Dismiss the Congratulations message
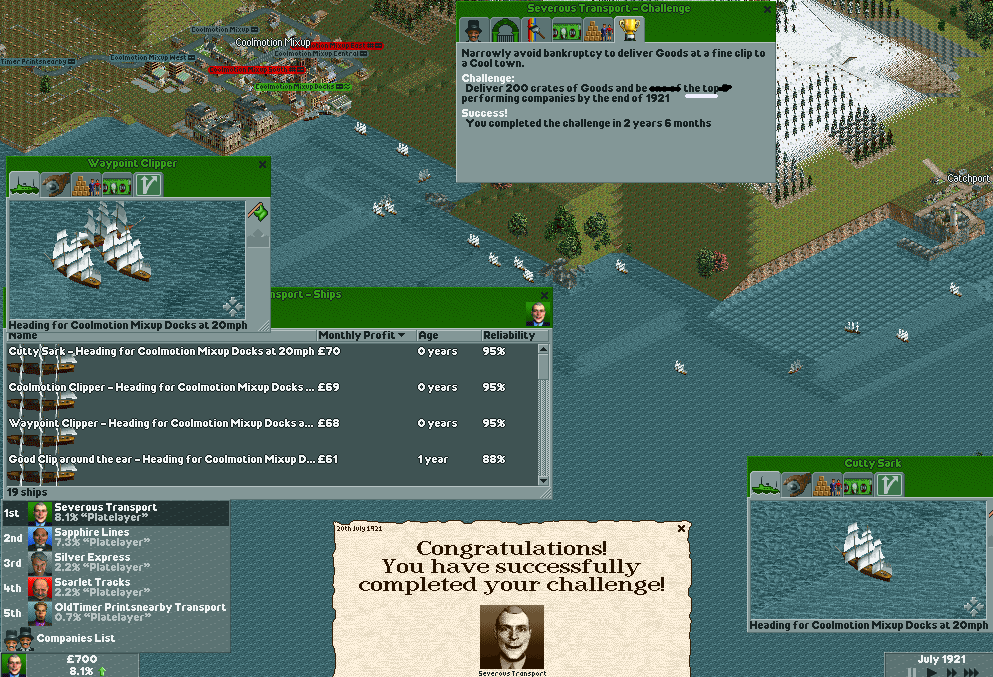The width and height of the screenshot is (993, 677). [x=682, y=528]
